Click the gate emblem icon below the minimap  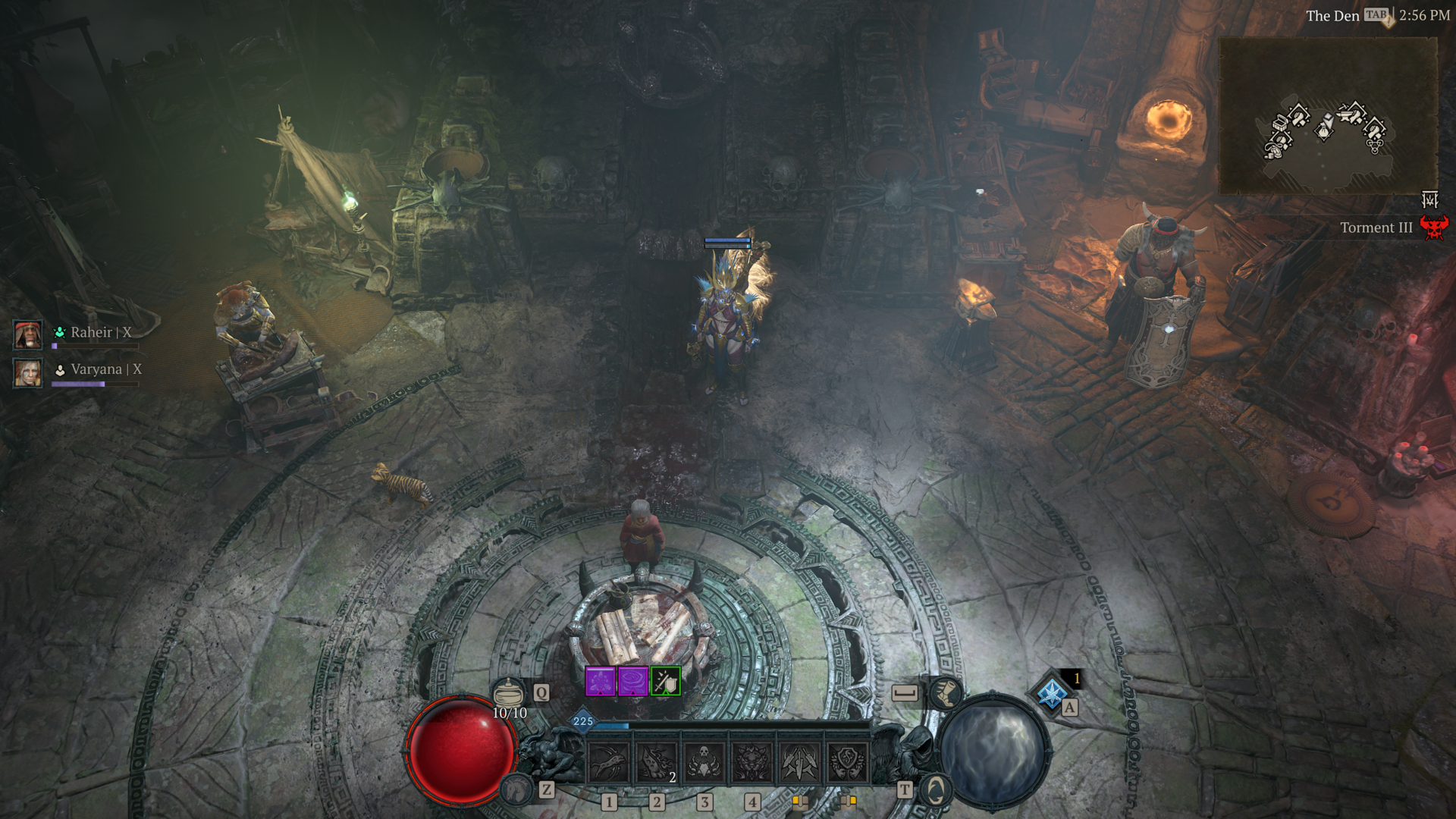(1429, 199)
